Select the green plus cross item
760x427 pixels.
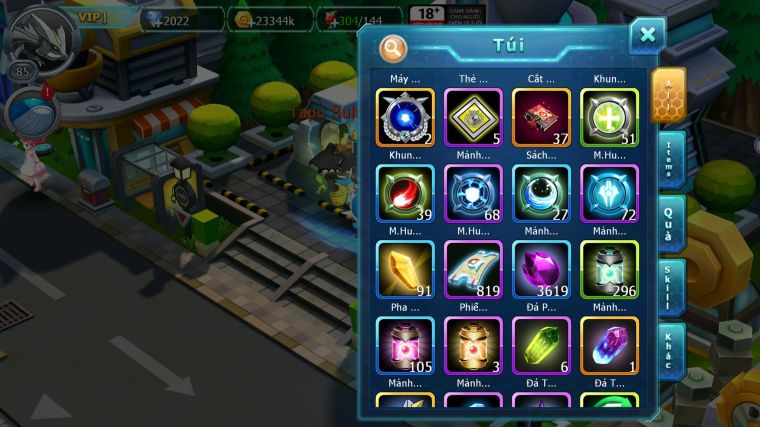[x=609, y=118]
